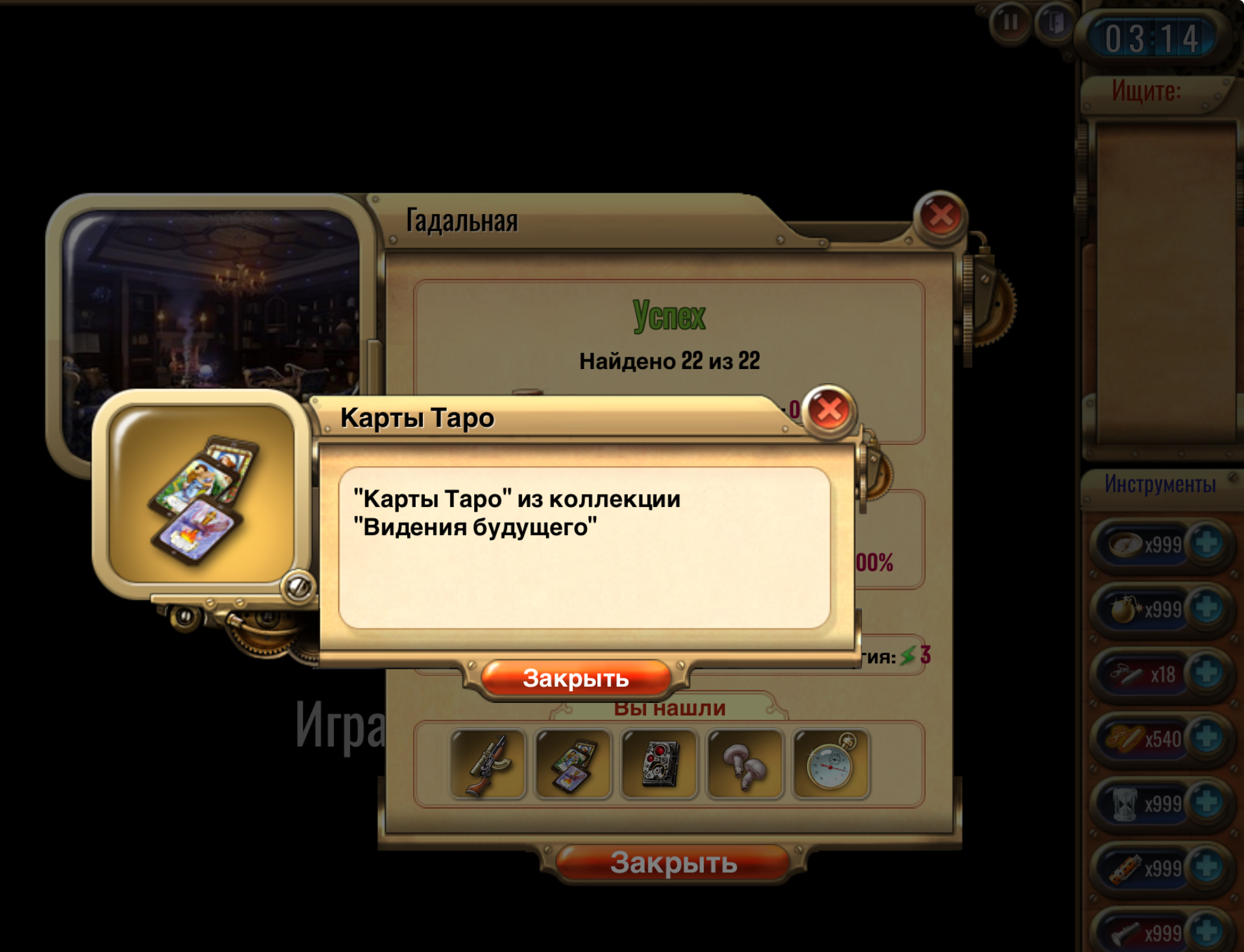The image size is (1244, 952).
Task: Select the mushrooms reward slot
Action: click(x=745, y=765)
